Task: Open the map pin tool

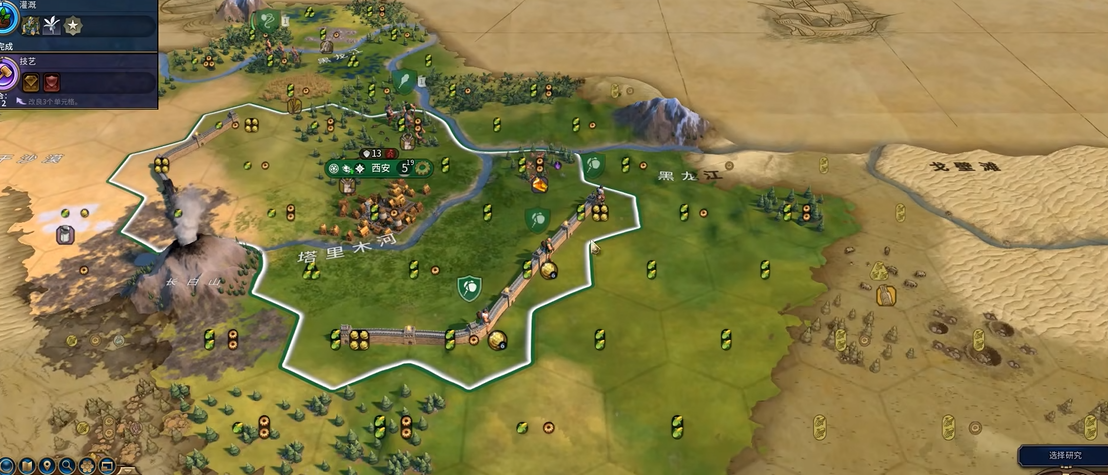Action: point(47,465)
